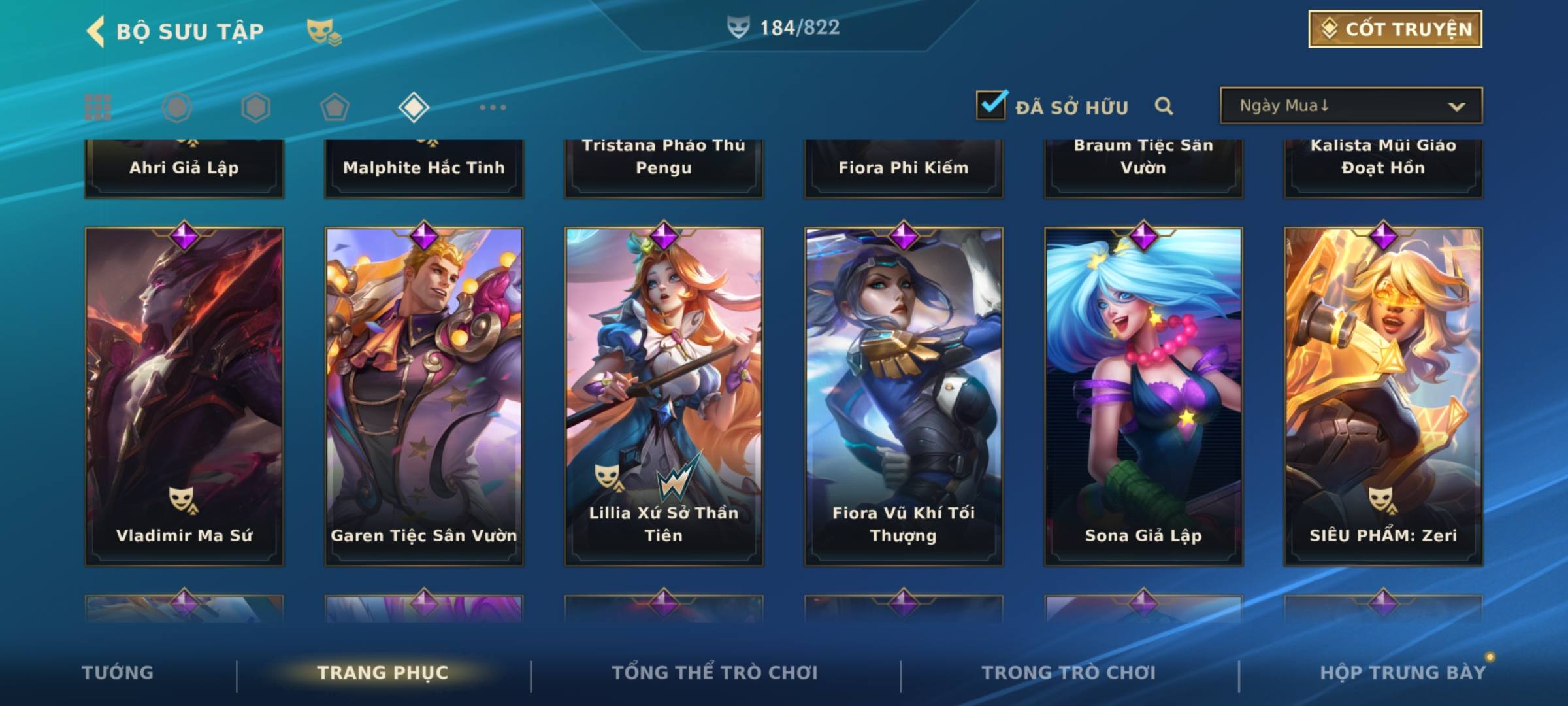The image size is (1568, 706).
Task: Switch to the Tướng tab
Action: pyautogui.click(x=118, y=673)
